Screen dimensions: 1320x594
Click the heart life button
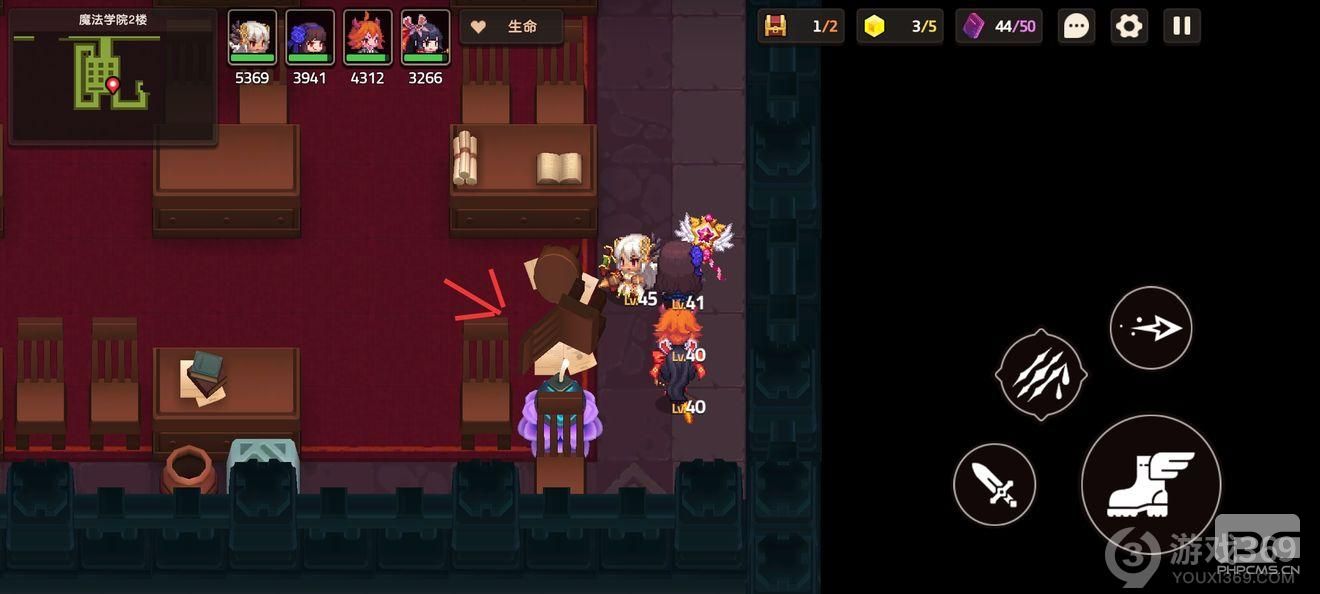(x=510, y=27)
